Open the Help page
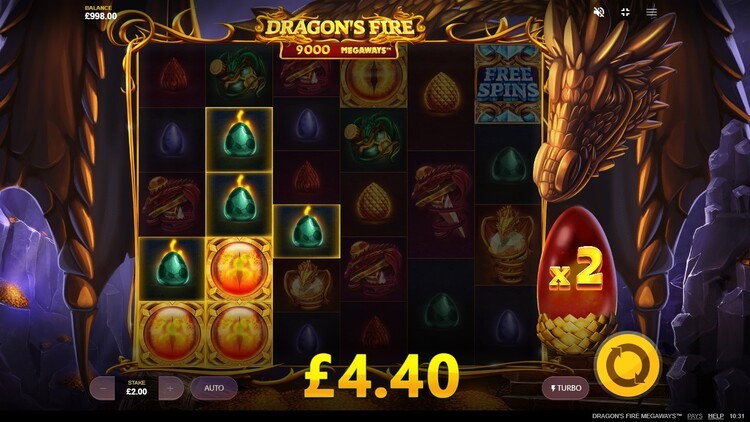750x422 pixels. pyautogui.click(x=716, y=415)
